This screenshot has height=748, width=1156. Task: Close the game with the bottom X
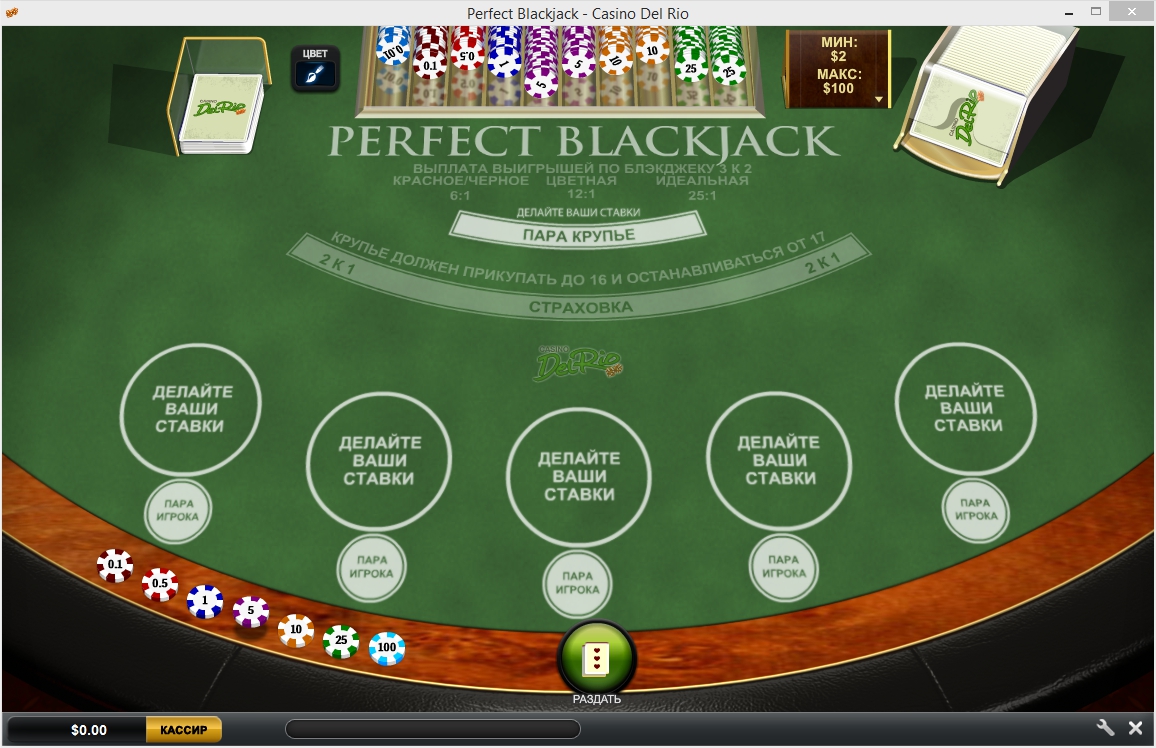point(1136,728)
